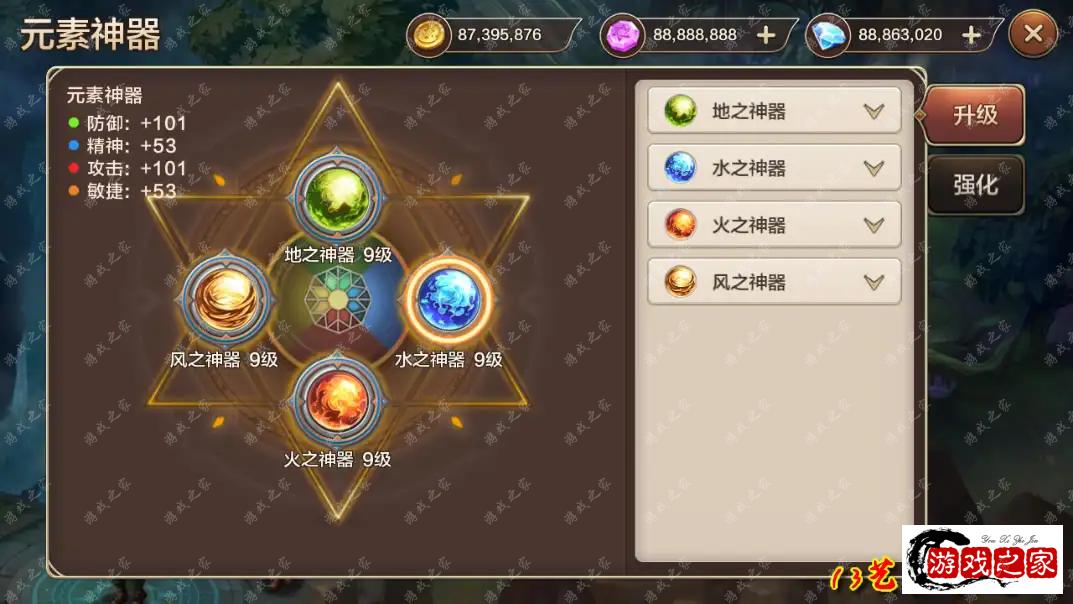Add more purple gem currency

766,35
